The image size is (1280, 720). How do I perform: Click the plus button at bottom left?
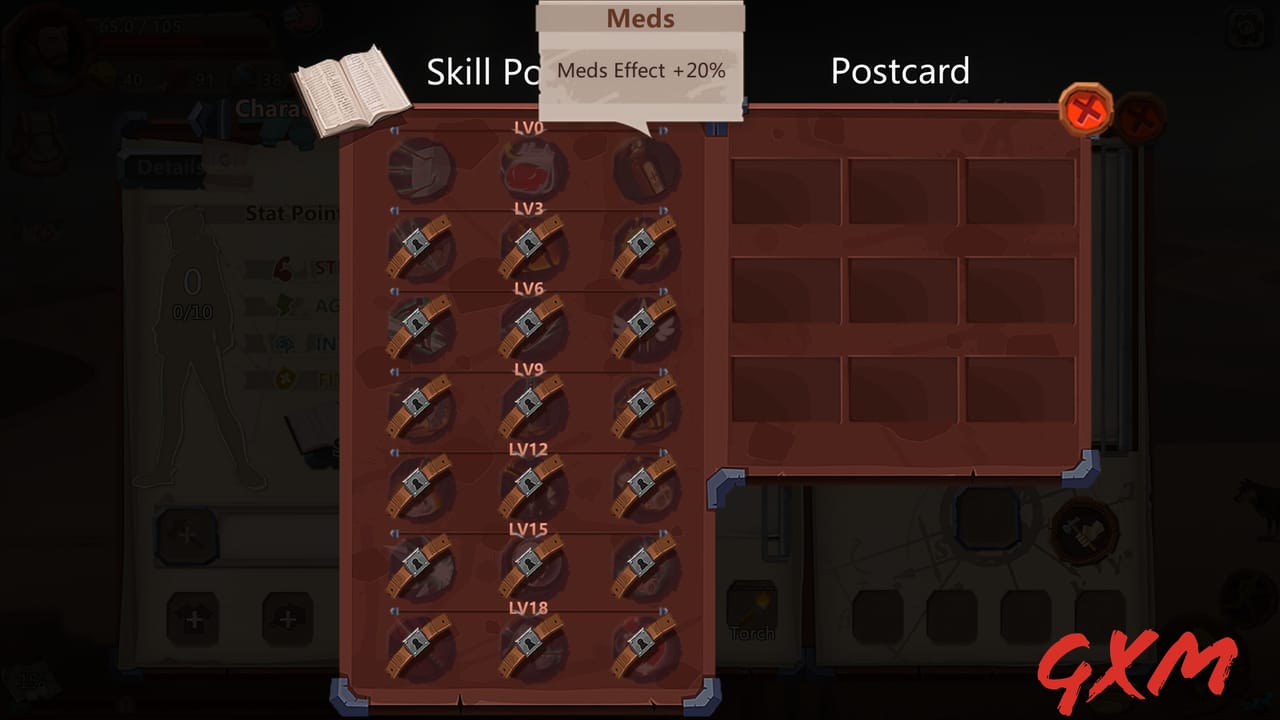pyautogui.click(x=196, y=617)
